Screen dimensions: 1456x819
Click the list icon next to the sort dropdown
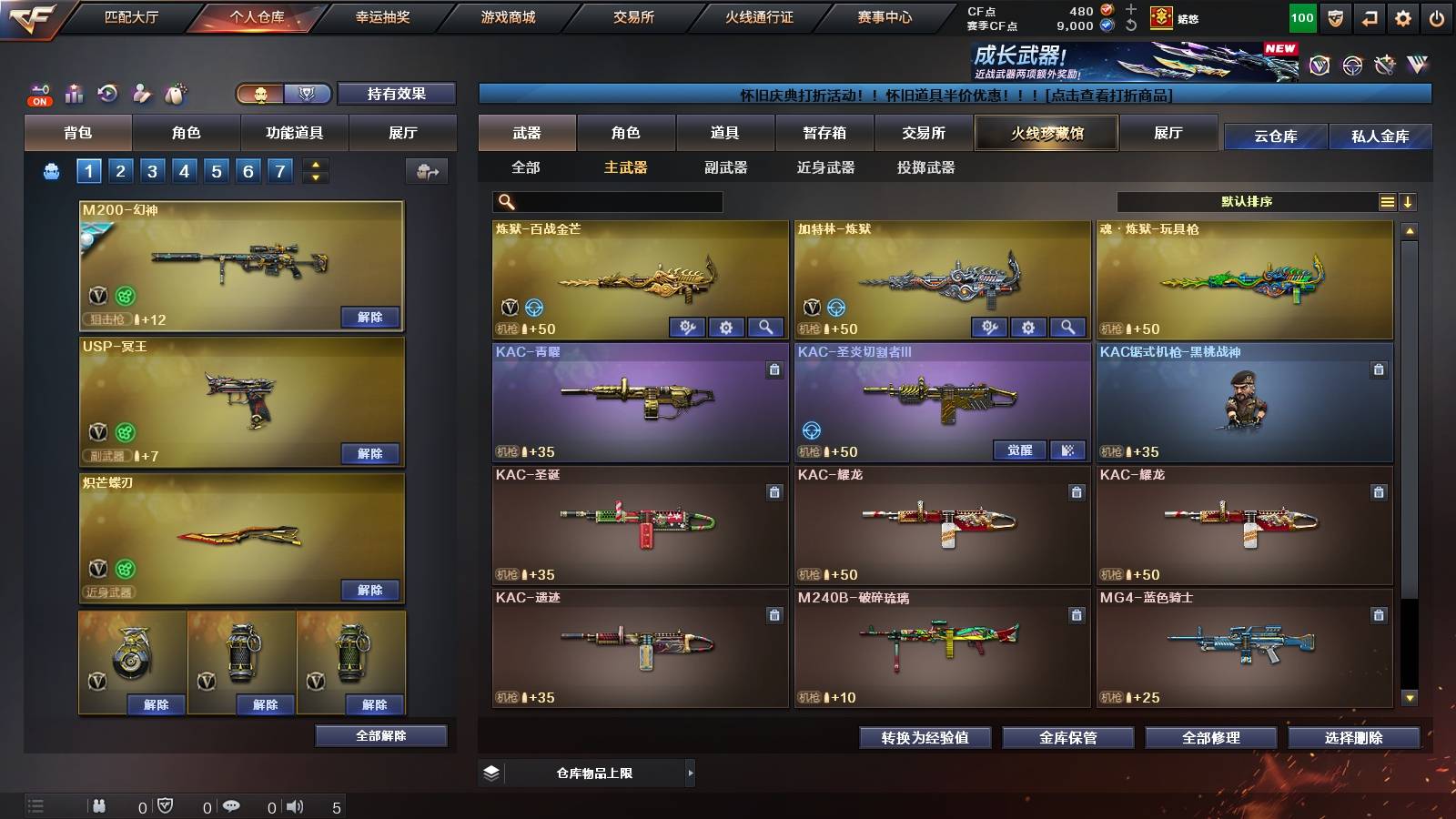pos(1385,201)
